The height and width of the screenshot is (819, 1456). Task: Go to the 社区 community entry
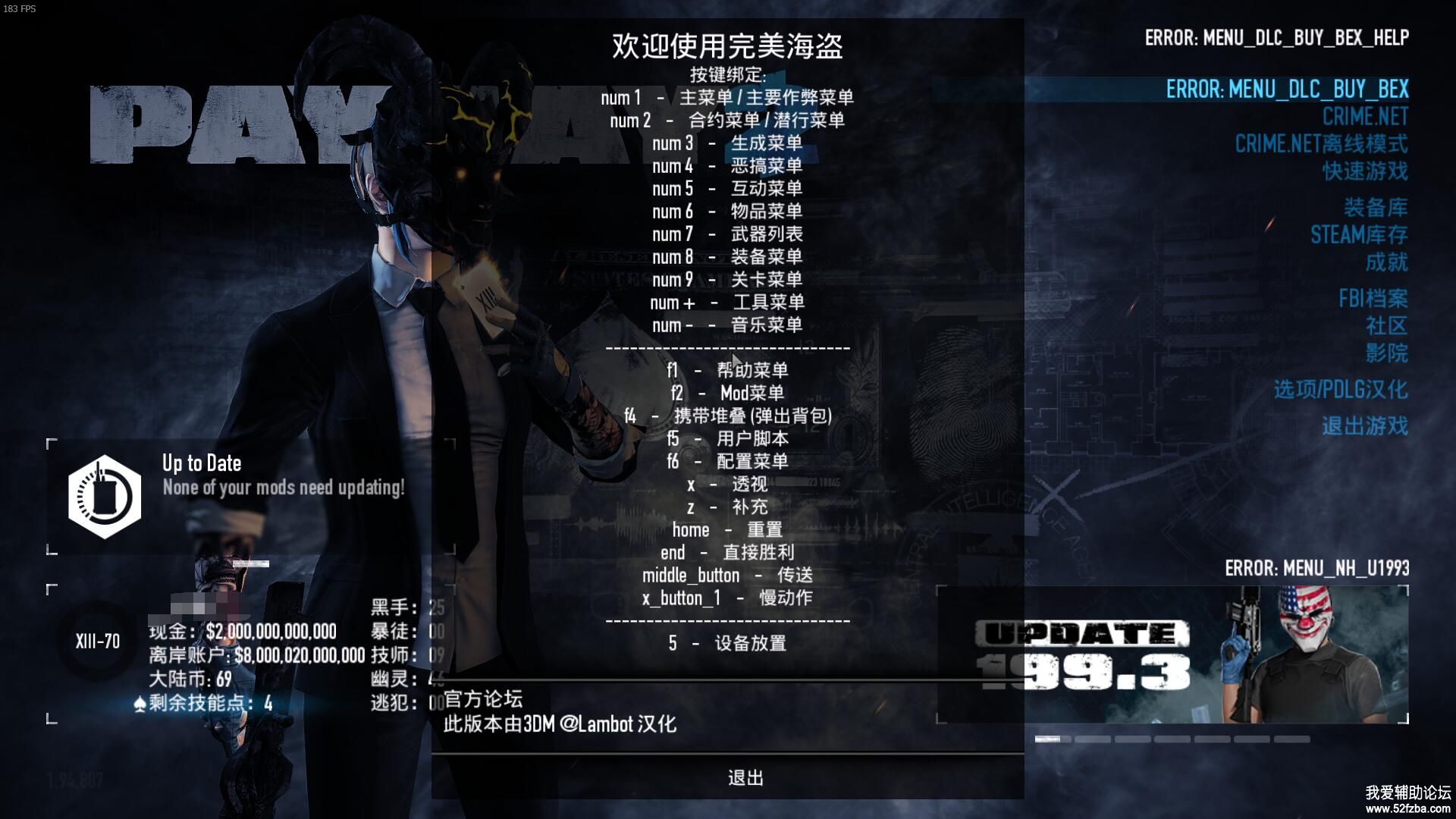pyautogui.click(x=1386, y=326)
